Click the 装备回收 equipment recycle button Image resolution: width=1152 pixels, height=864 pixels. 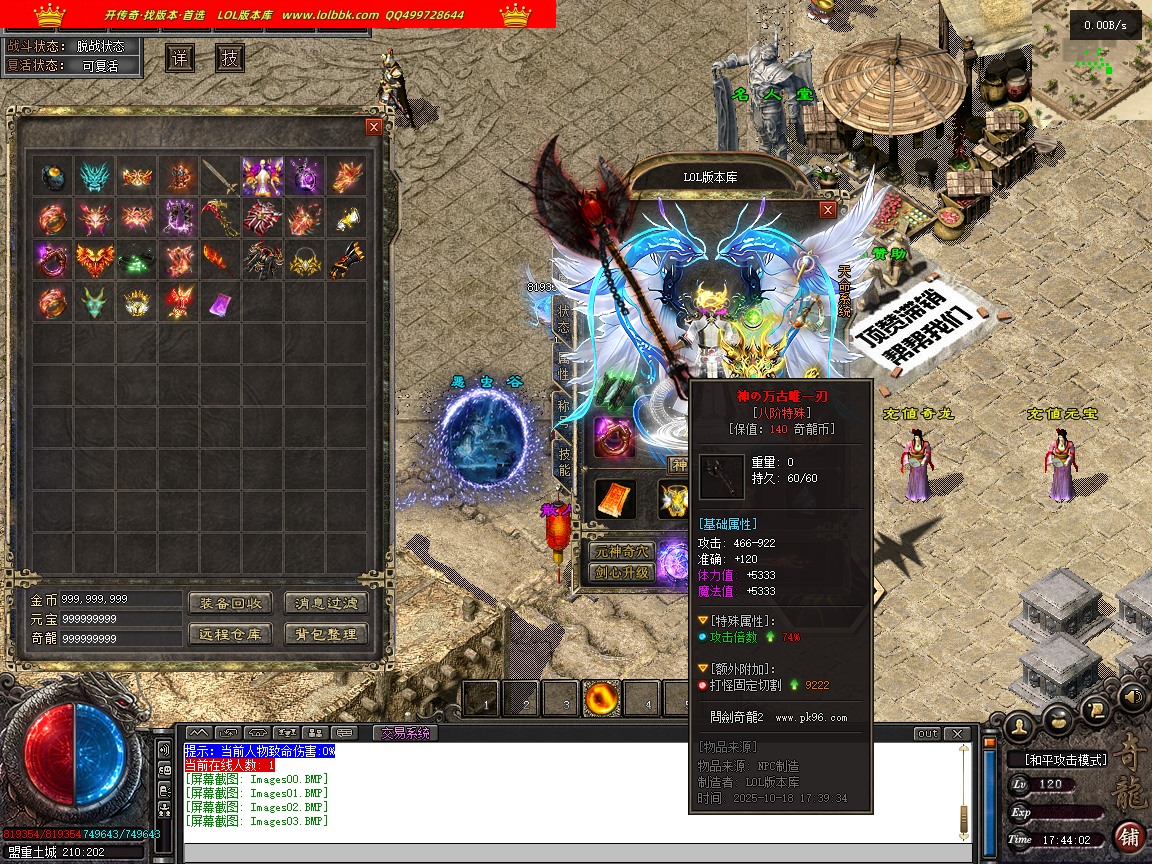click(x=229, y=603)
